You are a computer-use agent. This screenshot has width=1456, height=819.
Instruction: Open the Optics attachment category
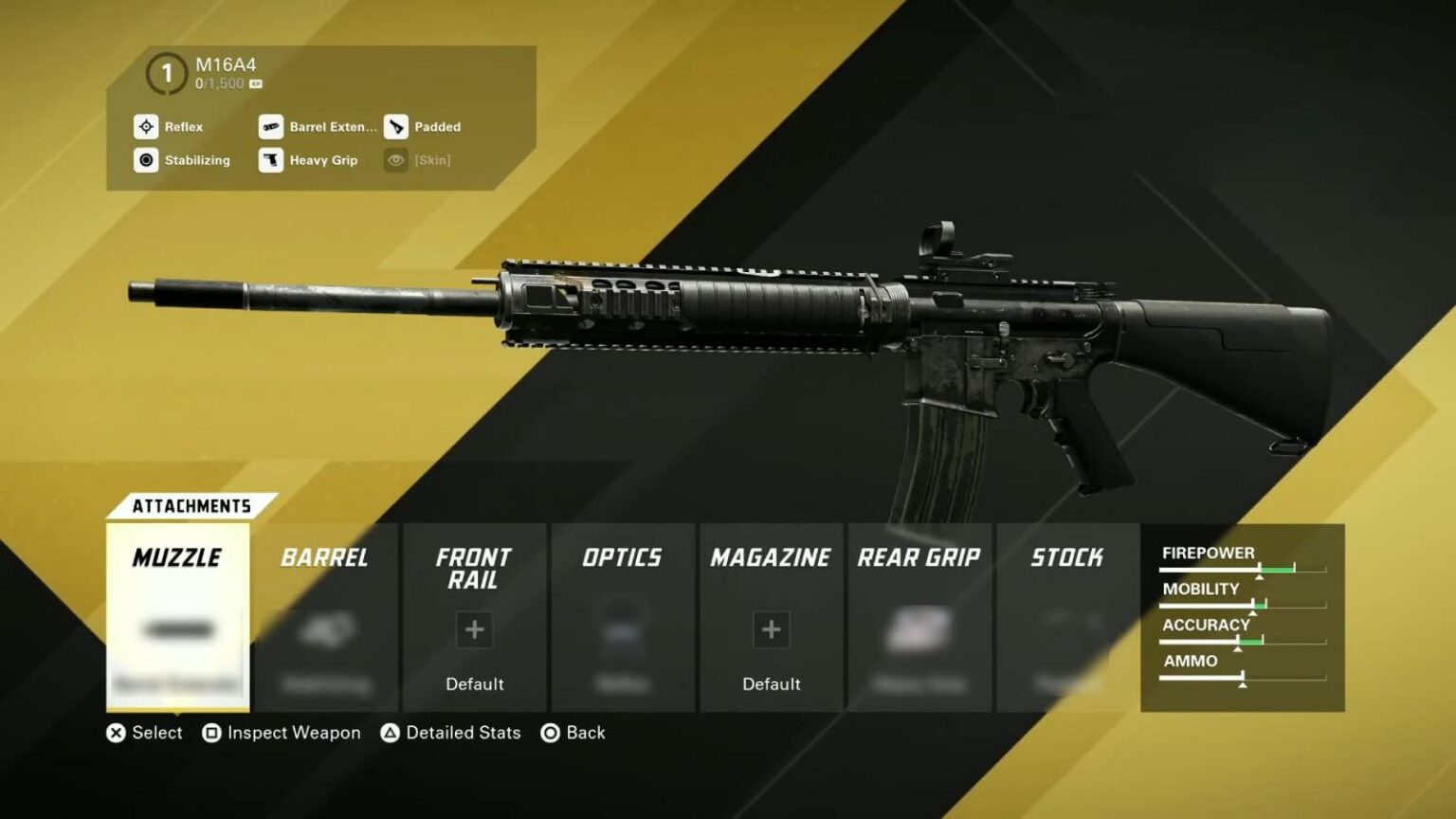623,557
